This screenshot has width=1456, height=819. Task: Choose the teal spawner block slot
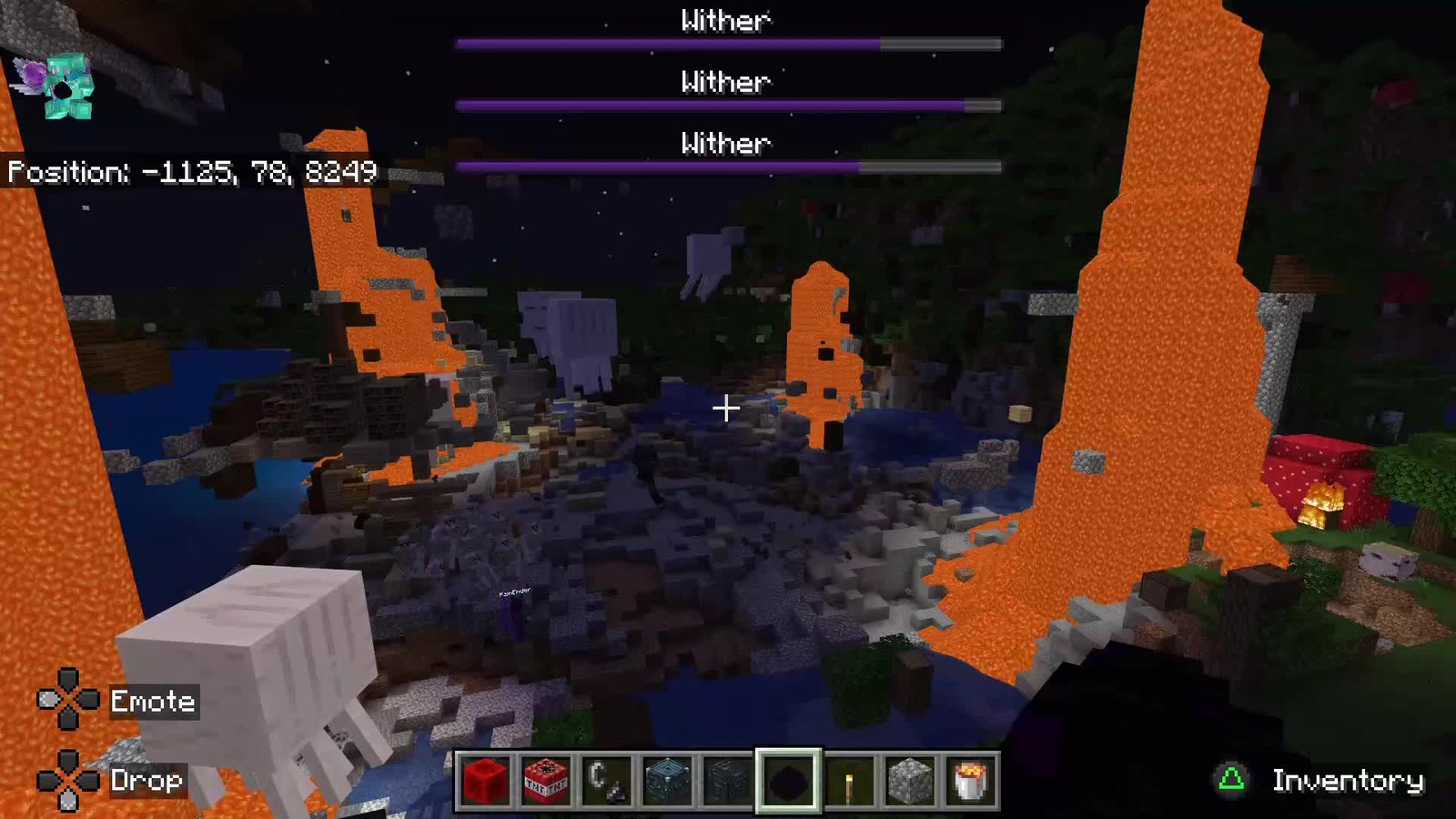click(x=667, y=780)
